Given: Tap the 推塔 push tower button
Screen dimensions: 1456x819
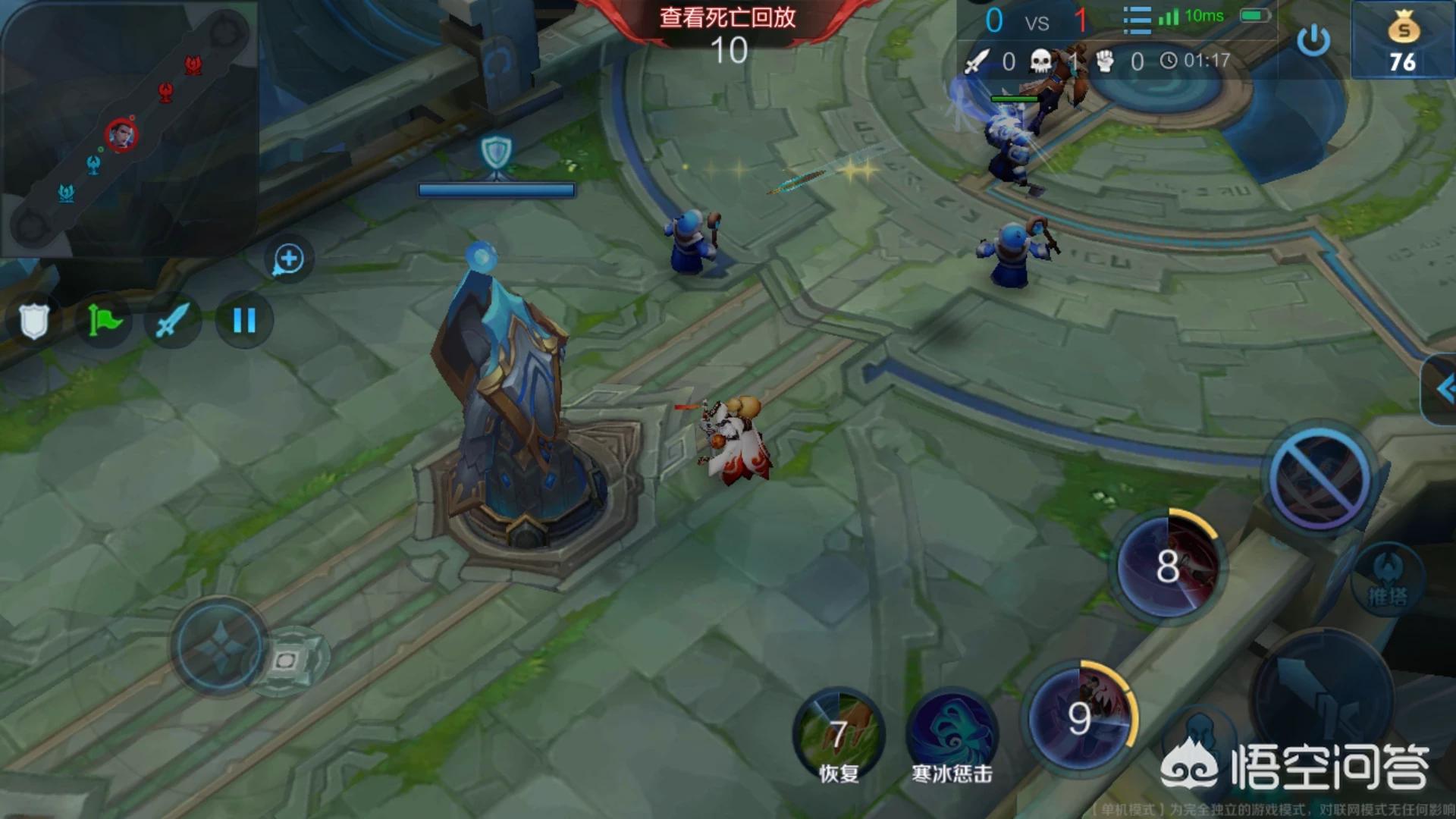Looking at the screenshot, I should coord(1387,581).
